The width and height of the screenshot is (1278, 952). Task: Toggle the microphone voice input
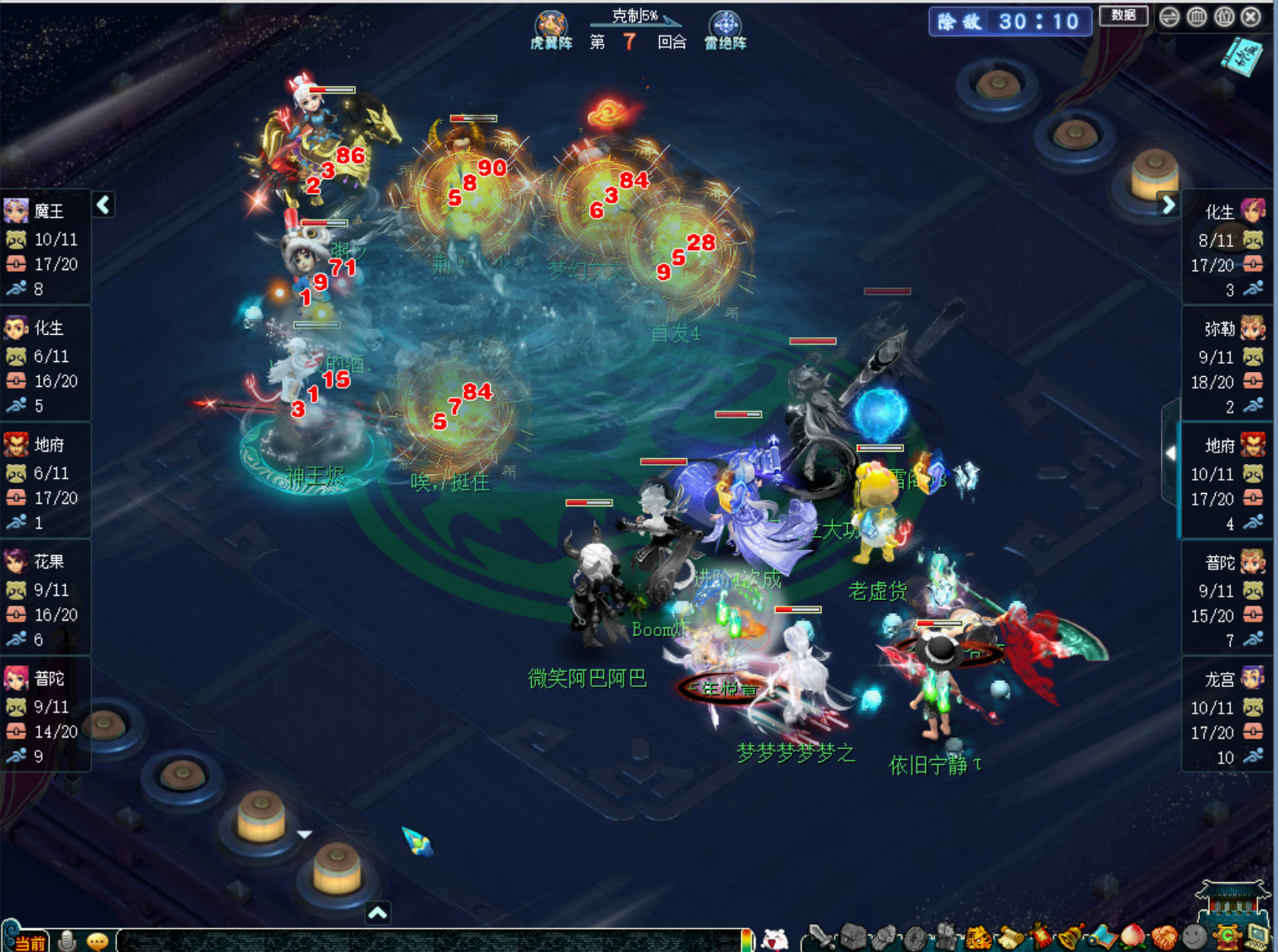click(68, 940)
